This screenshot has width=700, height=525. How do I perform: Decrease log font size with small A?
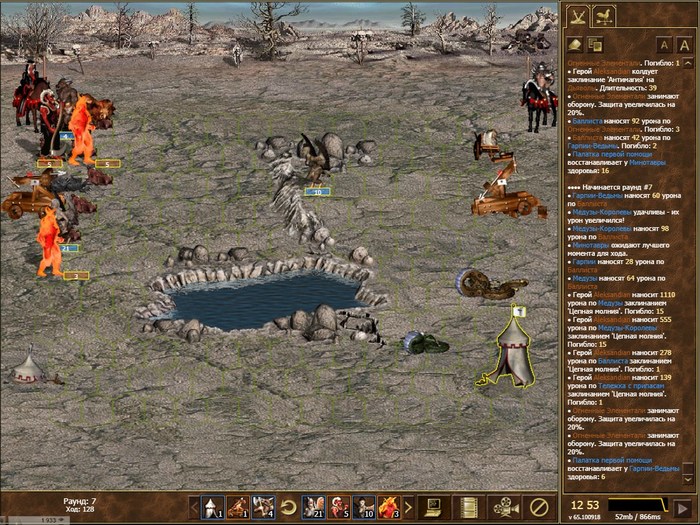click(x=663, y=45)
